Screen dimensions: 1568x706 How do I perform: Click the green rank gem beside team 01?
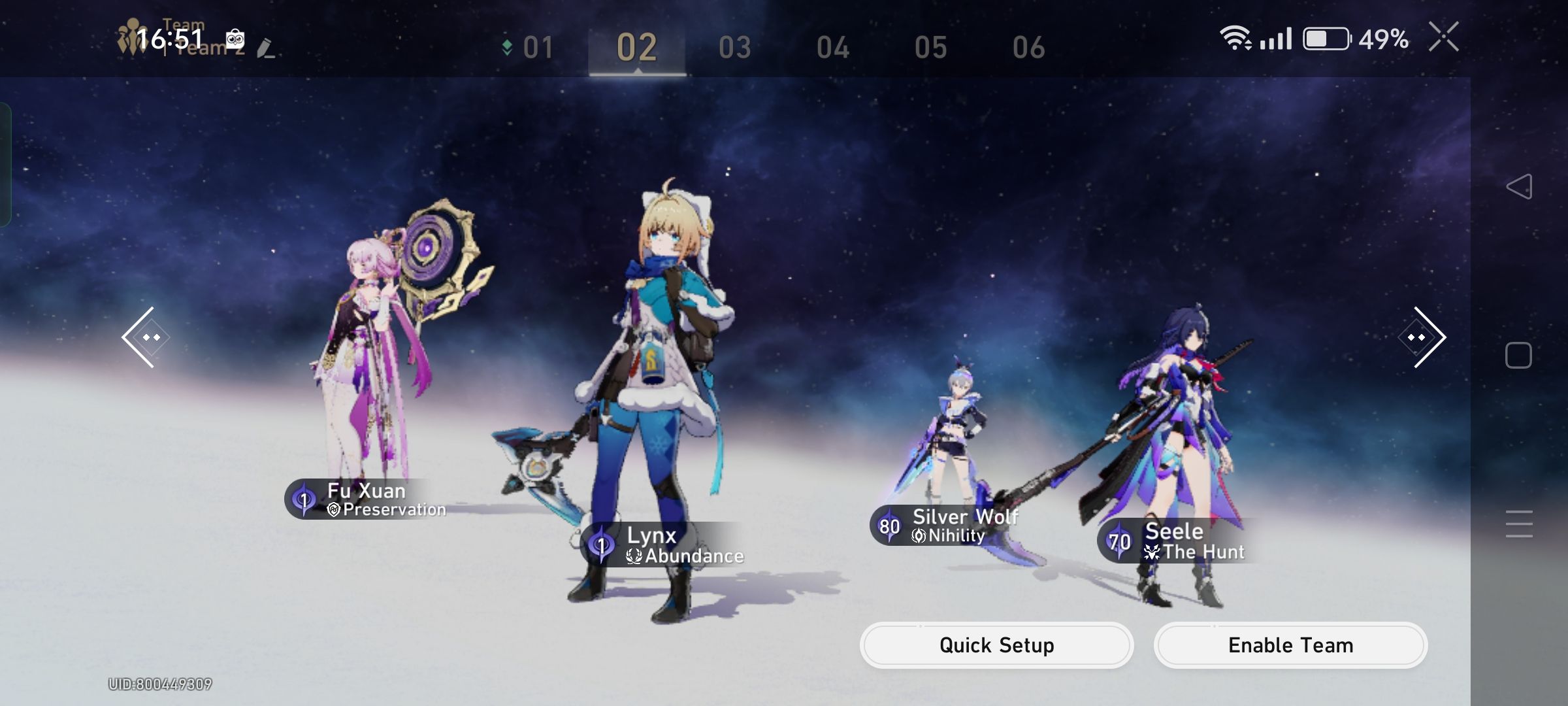click(x=508, y=46)
